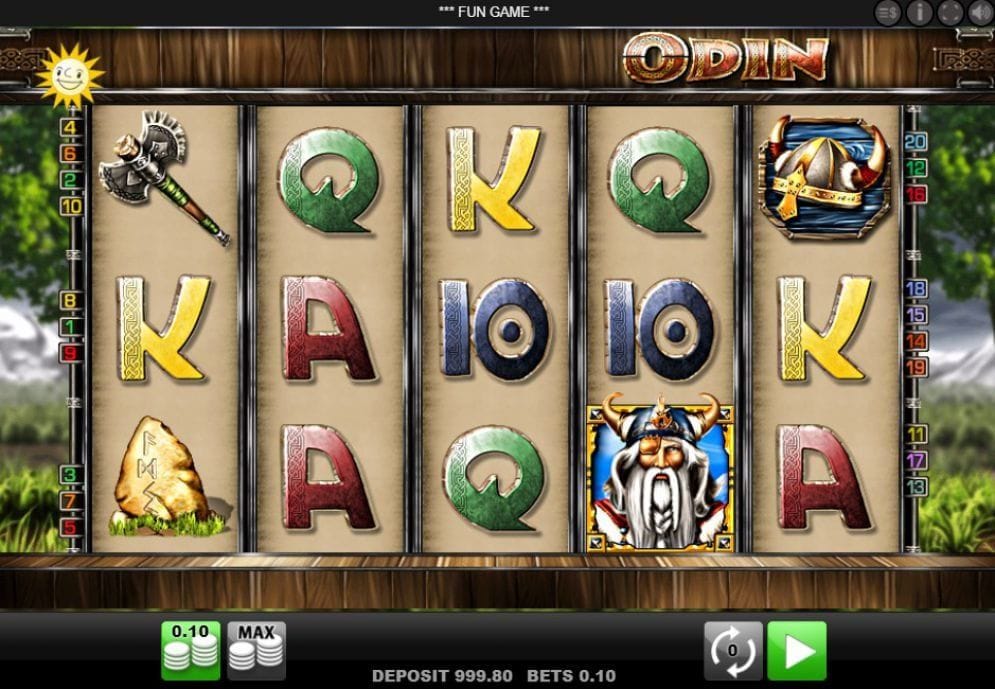This screenshot has width=995, height=689.
Task: Choose payline marker number 9
Action: tap(71, 353)
